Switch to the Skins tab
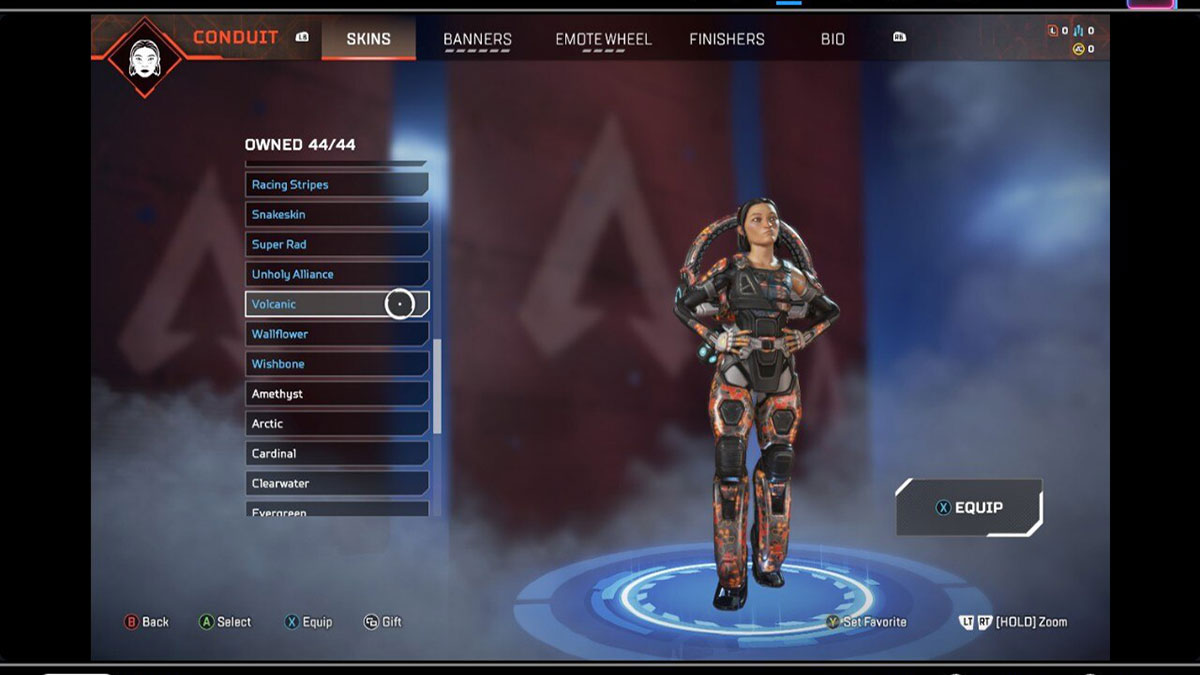The width and height of the screenshot is (1200, 675). (368, 39)
